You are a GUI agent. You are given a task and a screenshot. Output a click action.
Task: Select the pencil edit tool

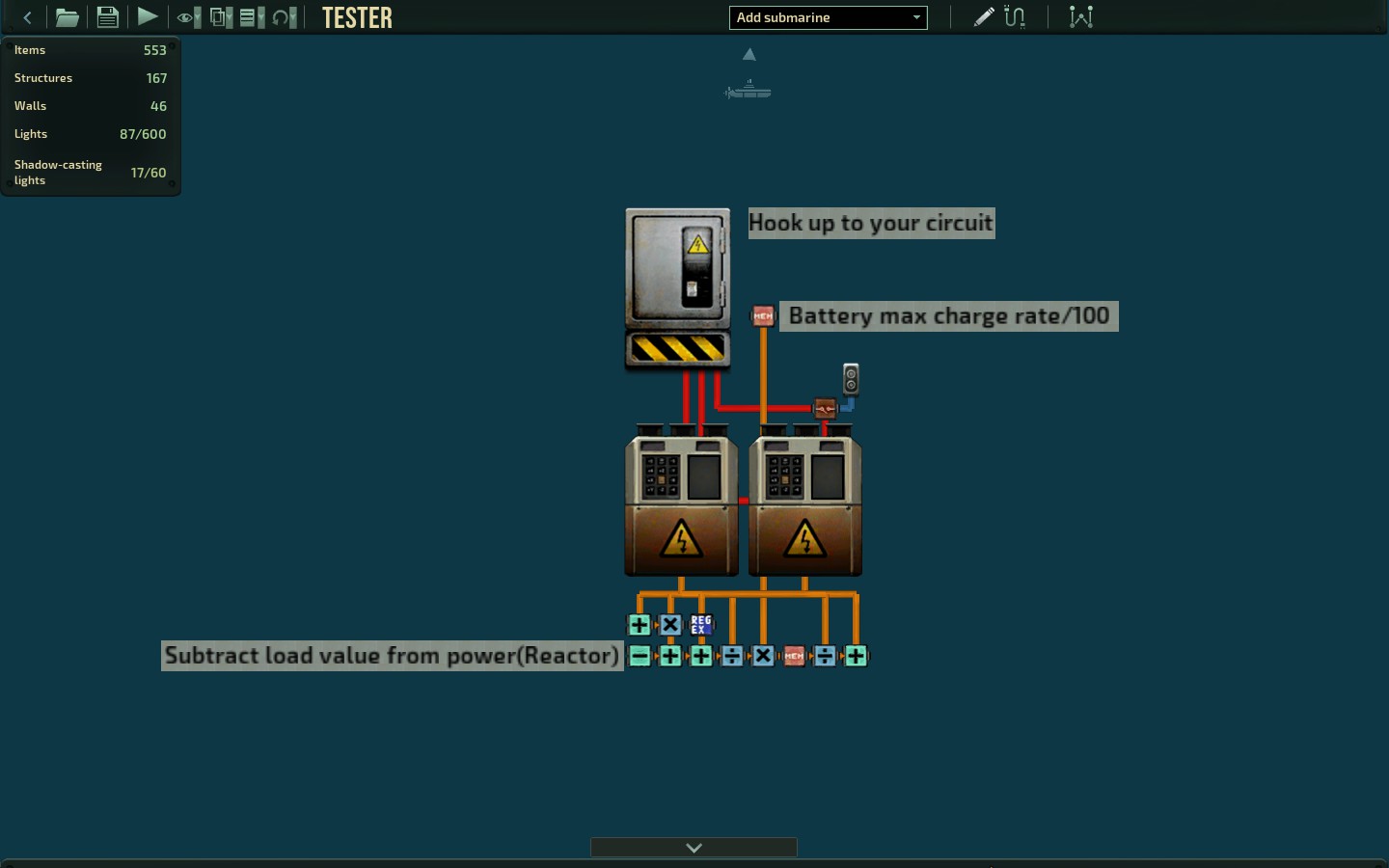point(983,16)
